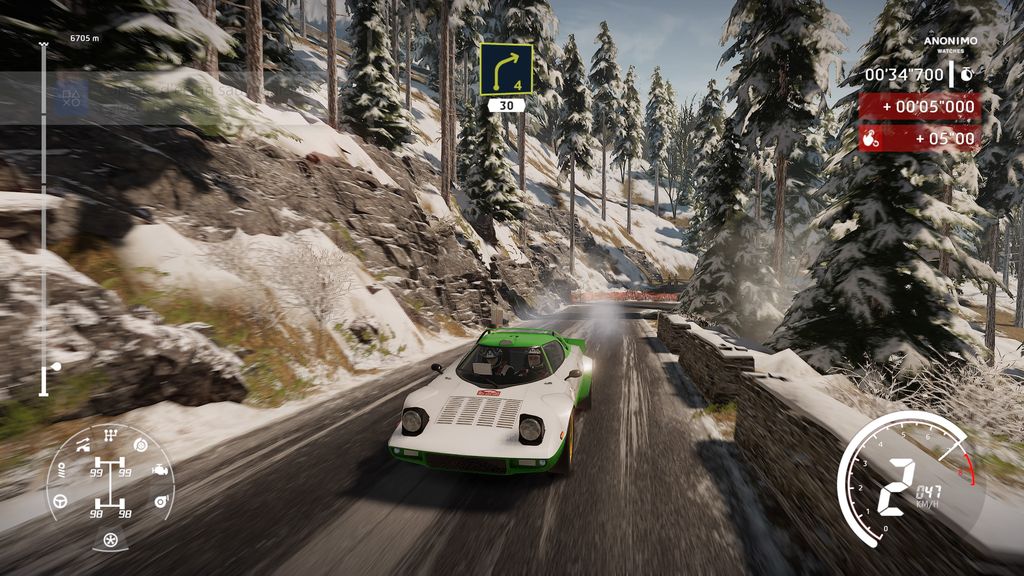
Task: Click the right-turn pace note sign
Action: [x=506, y=69]
